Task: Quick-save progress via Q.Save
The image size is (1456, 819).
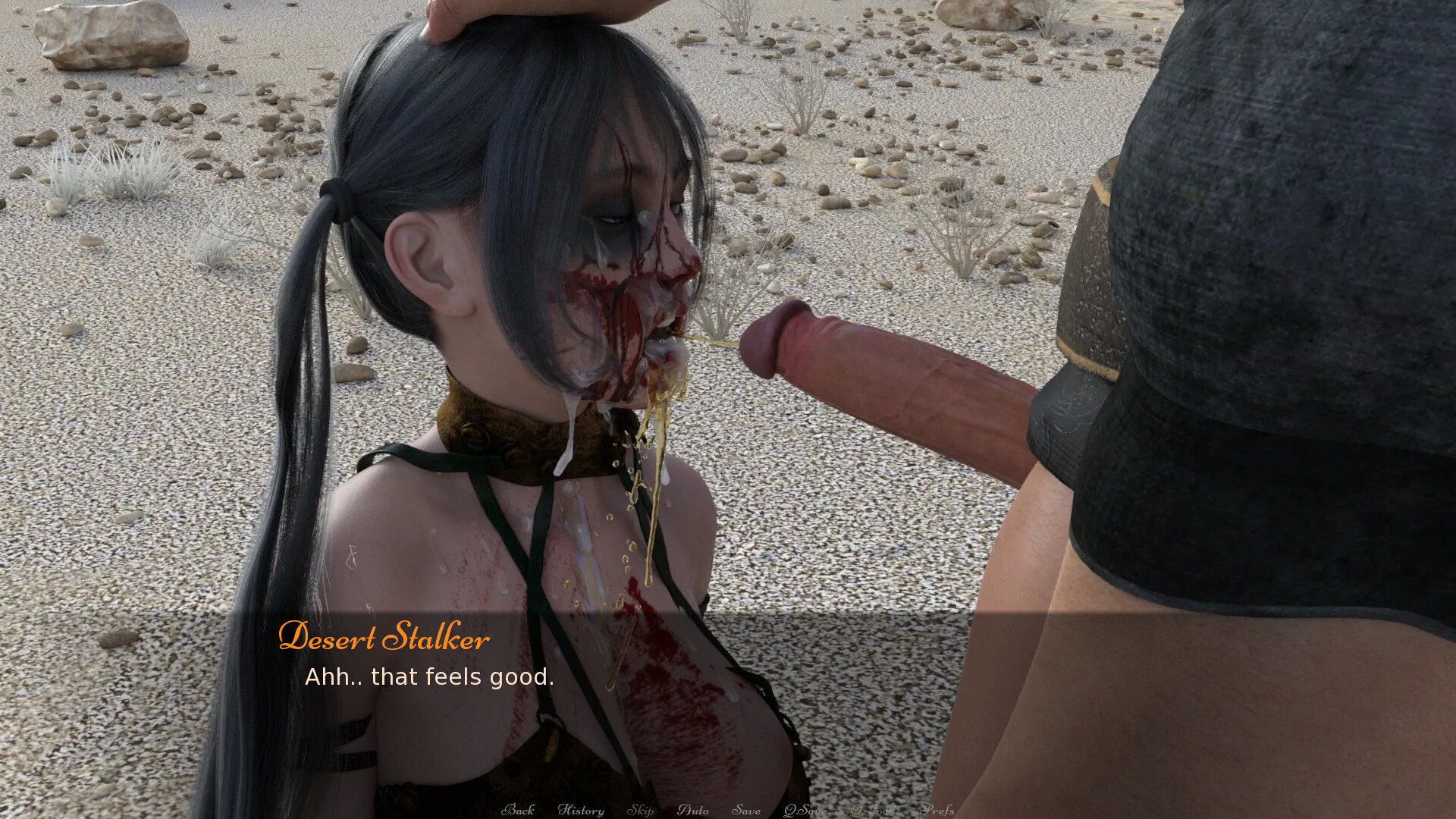Action: point(805,809)
